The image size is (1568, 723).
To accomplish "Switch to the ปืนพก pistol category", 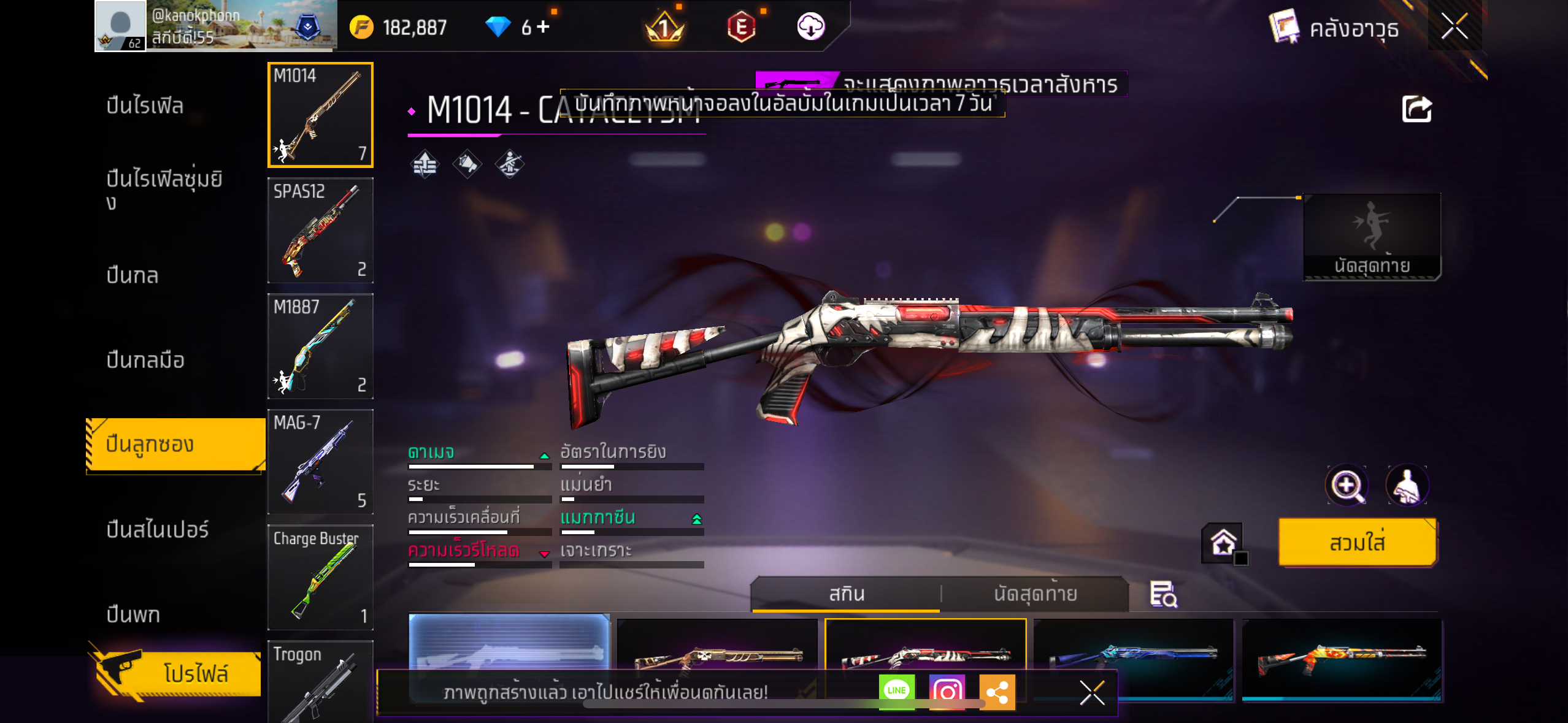I will tap(133, 614).
